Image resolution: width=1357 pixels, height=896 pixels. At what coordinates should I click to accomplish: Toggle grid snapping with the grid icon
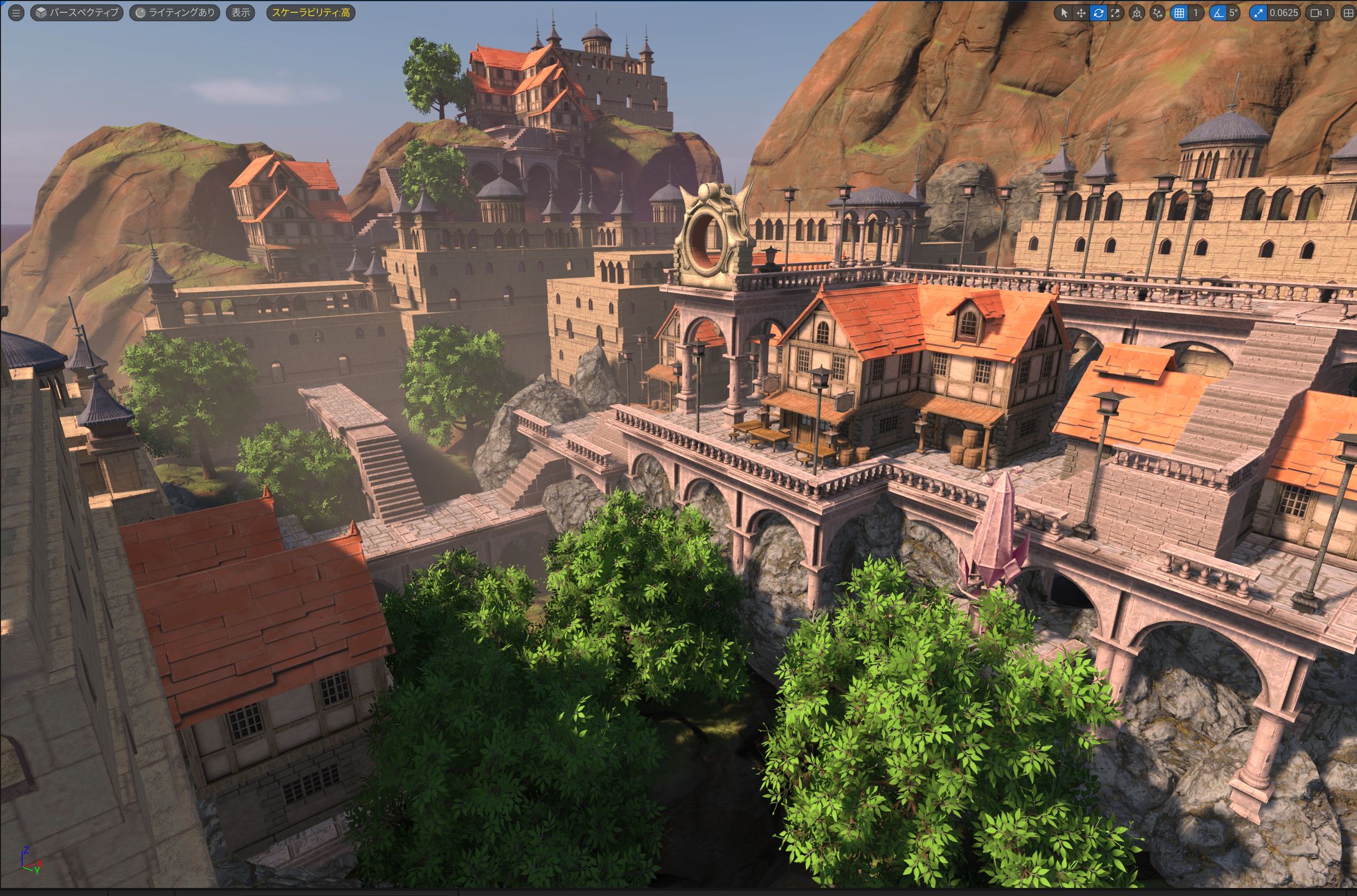[x=1179, y=13]
